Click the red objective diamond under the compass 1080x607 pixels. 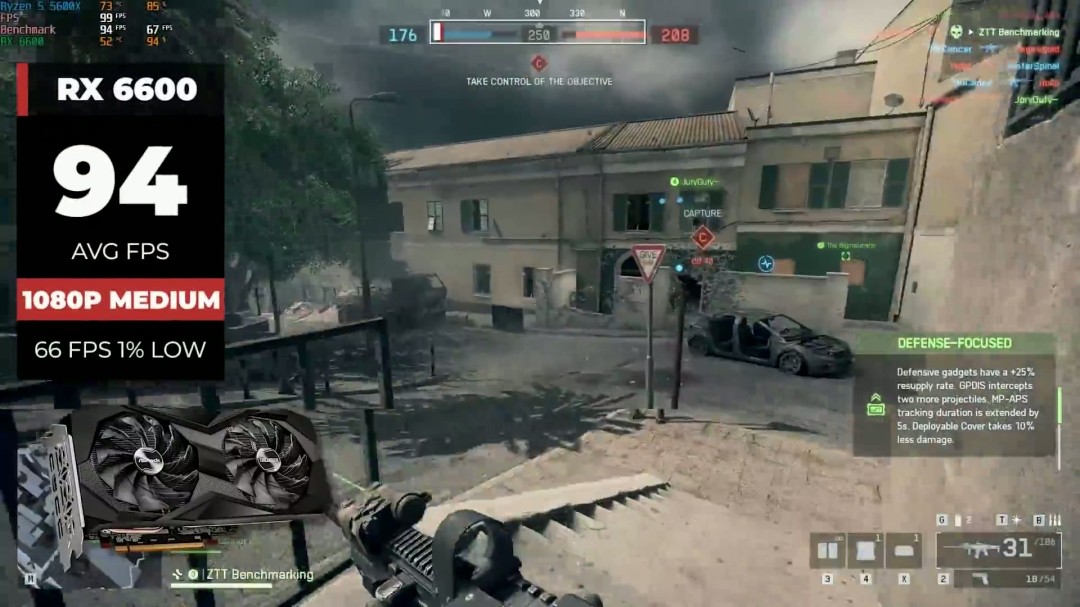tap(538, 63)
